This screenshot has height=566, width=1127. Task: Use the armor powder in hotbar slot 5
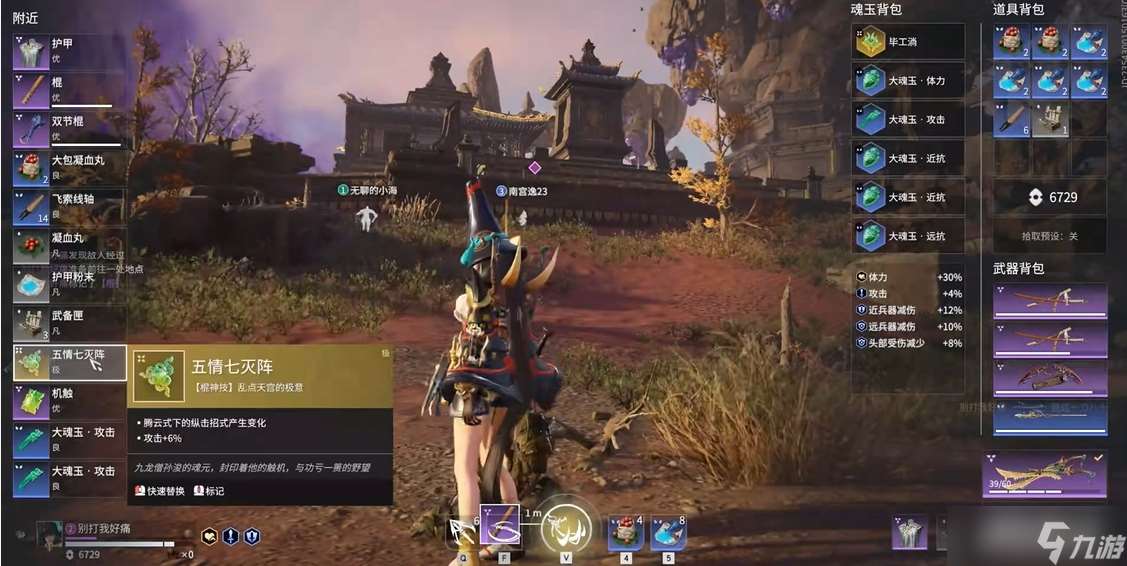coord(668,531)
